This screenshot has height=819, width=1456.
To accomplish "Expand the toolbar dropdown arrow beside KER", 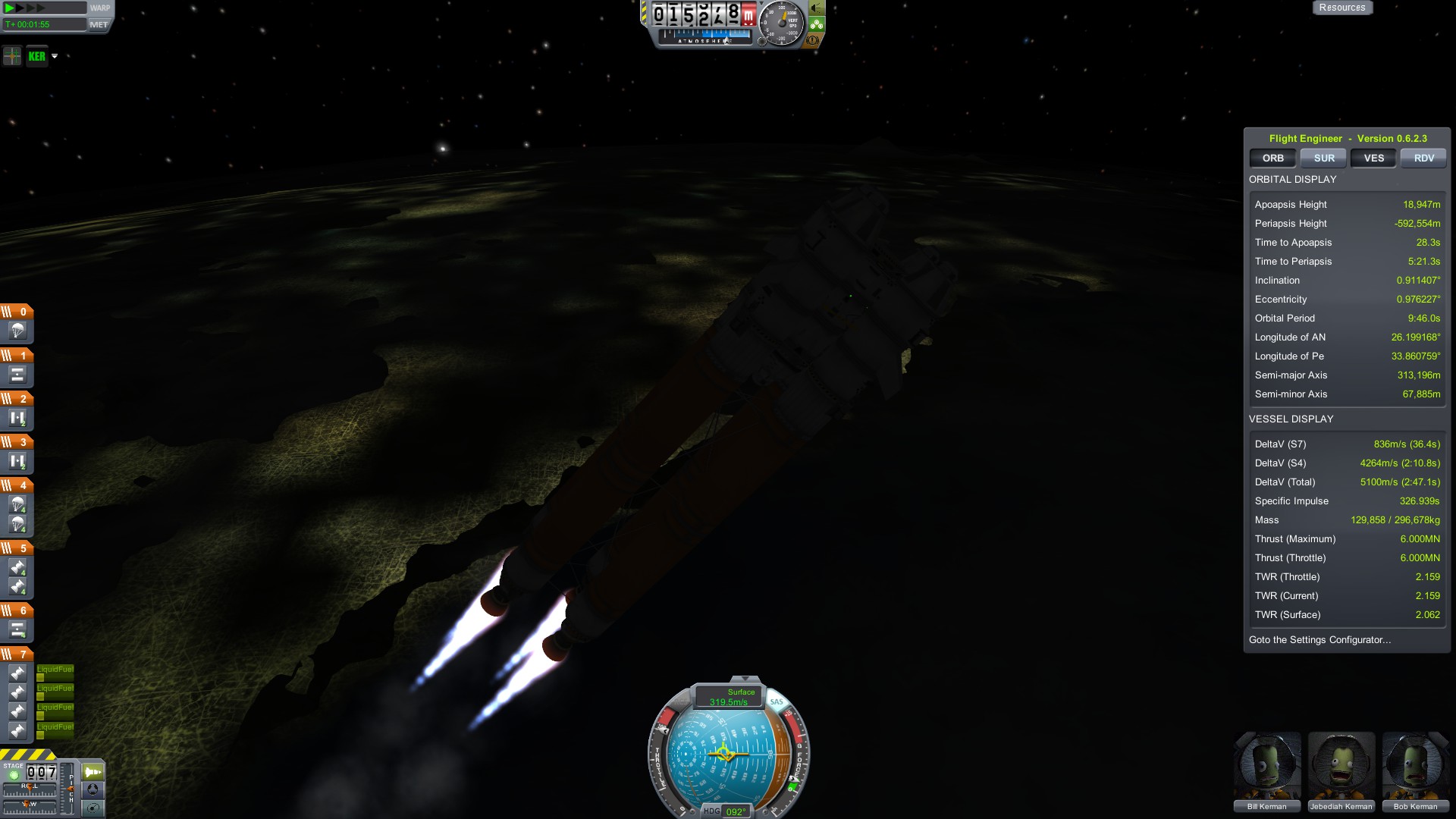I will (55, 56).
